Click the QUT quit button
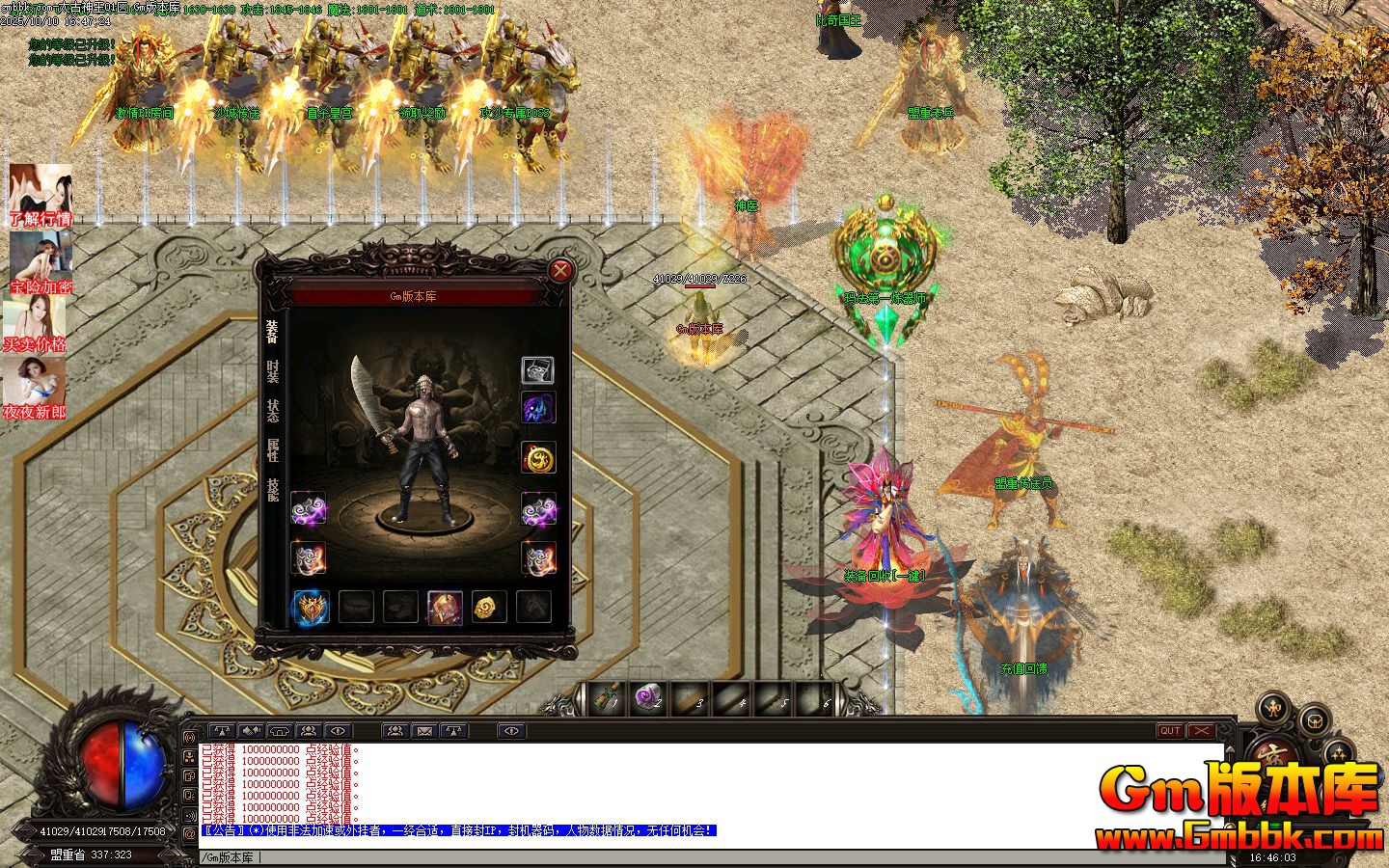The height and width of the screenshot is (868, 1389). click(1170, 731)
